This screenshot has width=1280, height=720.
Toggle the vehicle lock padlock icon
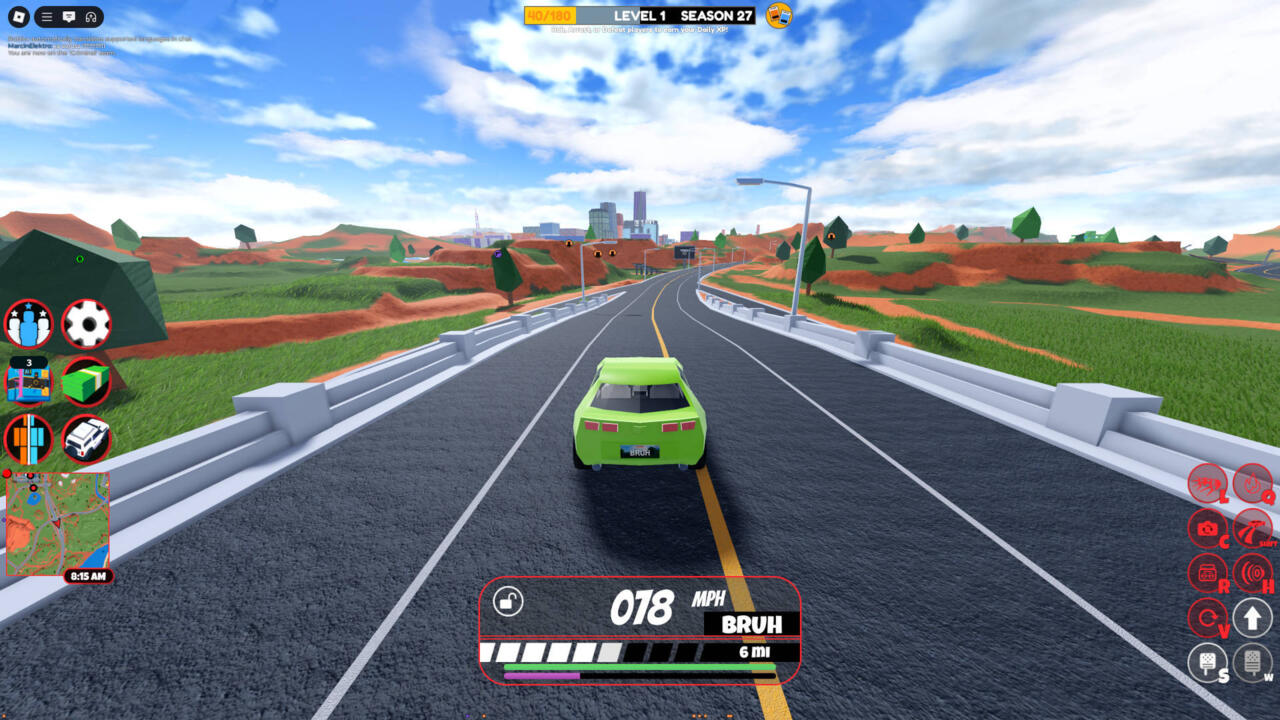point(508,602)
